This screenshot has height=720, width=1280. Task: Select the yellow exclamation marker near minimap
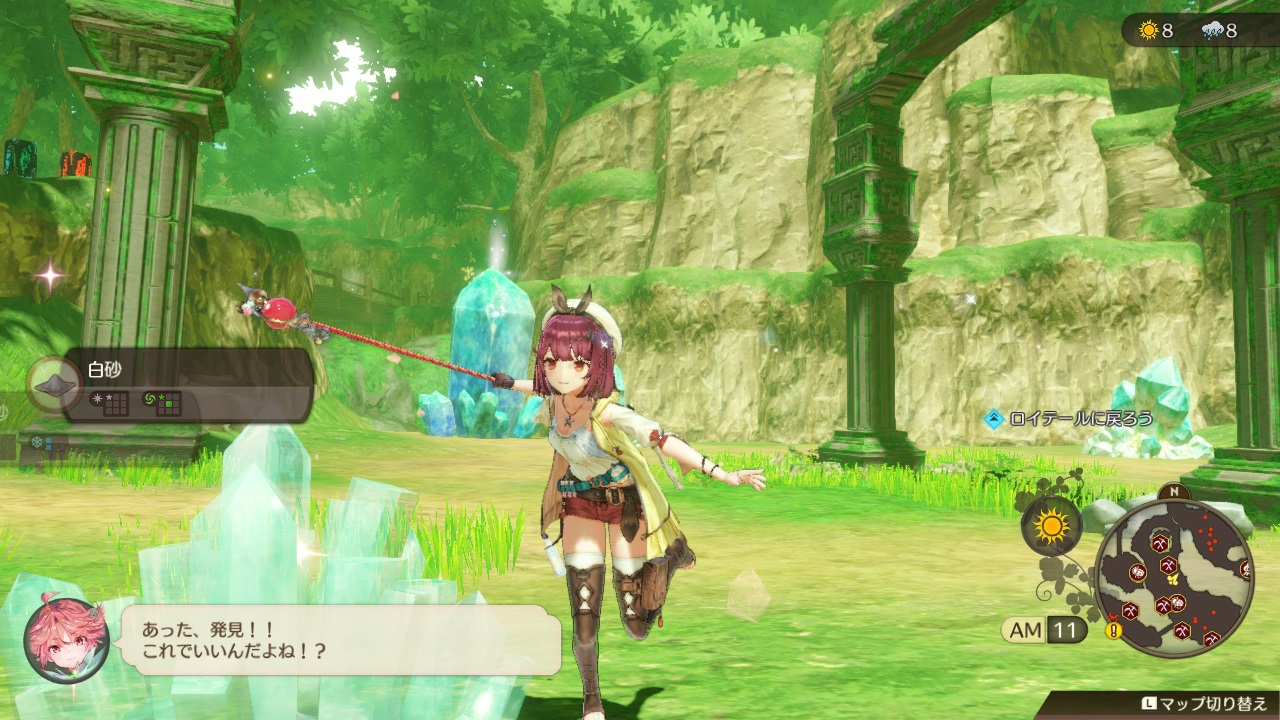[x=1112, y=631]
